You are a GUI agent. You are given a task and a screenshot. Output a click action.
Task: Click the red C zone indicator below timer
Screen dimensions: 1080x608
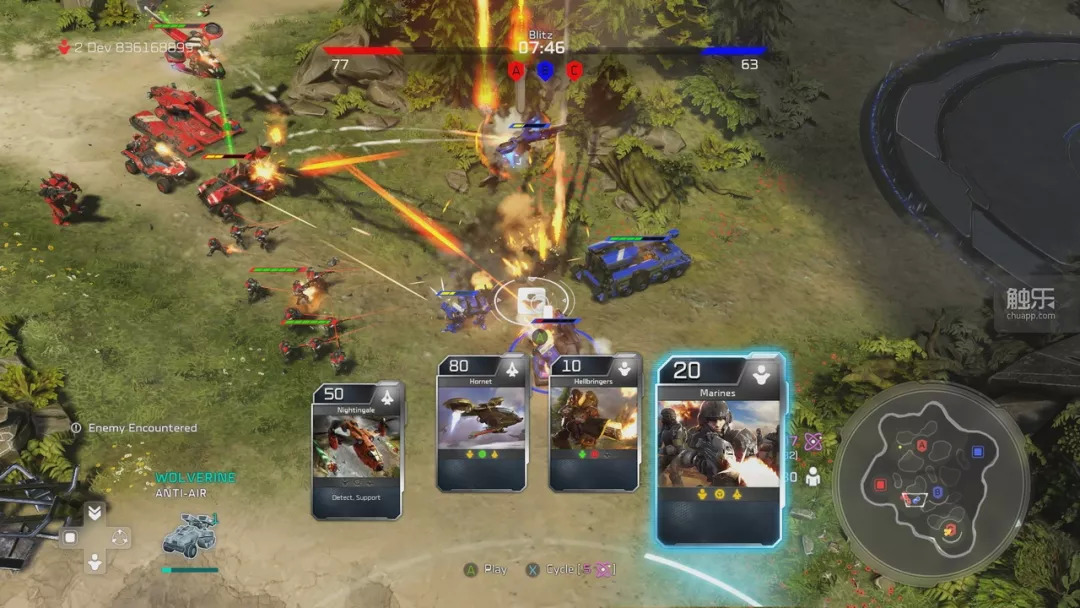pos(574,70)
